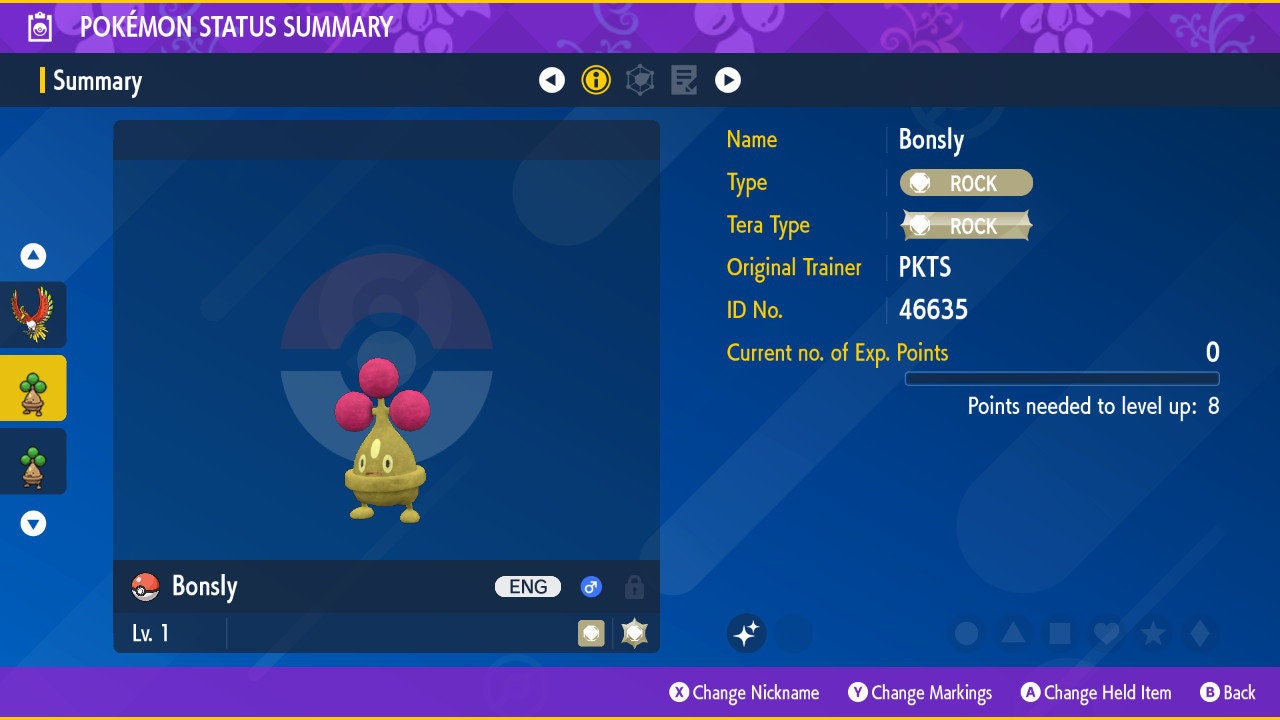The image size is (1280, 720).
Task: Show the previous Pokémon with up arrow
Action: tap(33, 256)
